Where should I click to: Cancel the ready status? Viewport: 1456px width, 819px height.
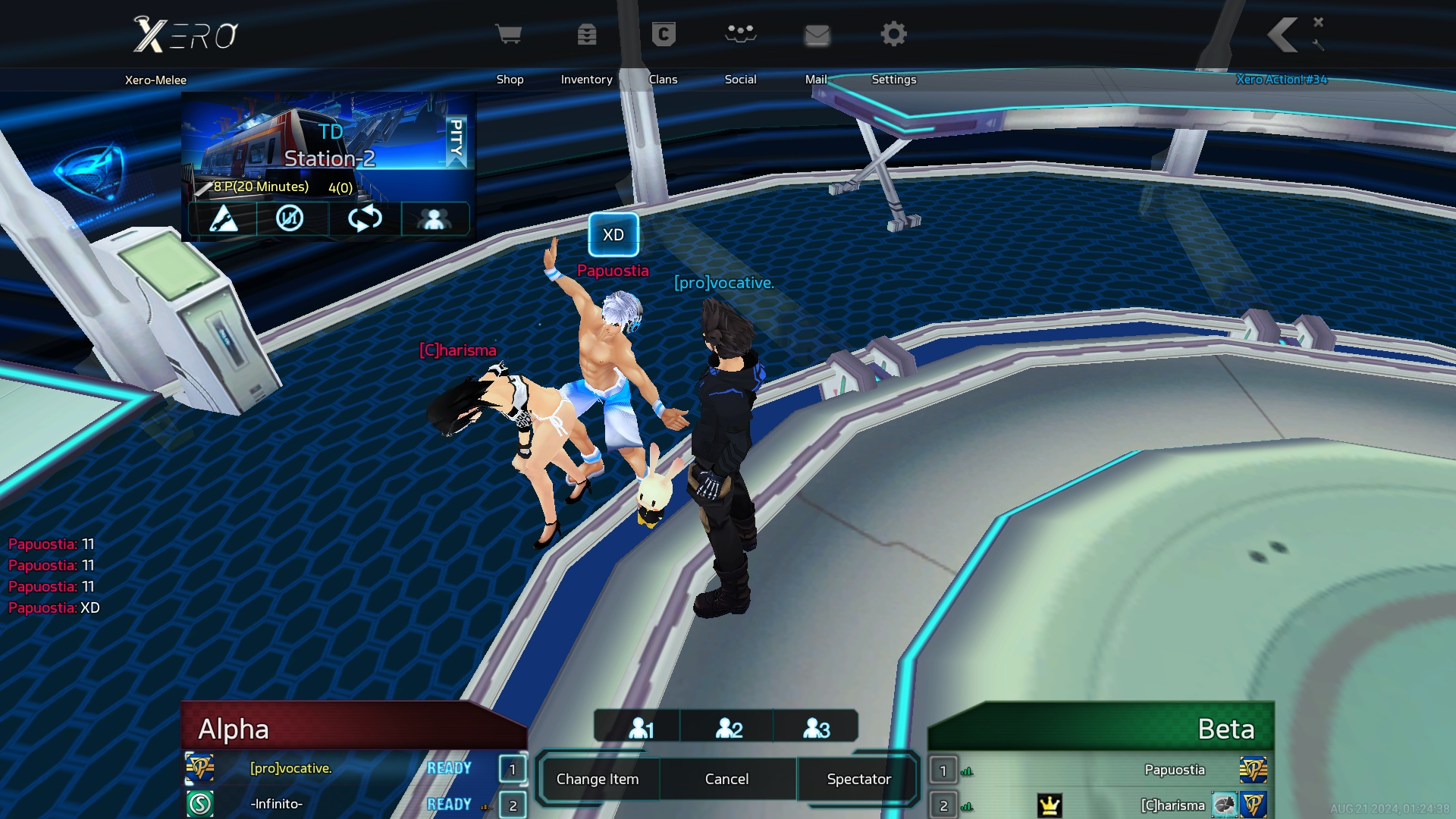pyautogui.click(x=726, y=779)
